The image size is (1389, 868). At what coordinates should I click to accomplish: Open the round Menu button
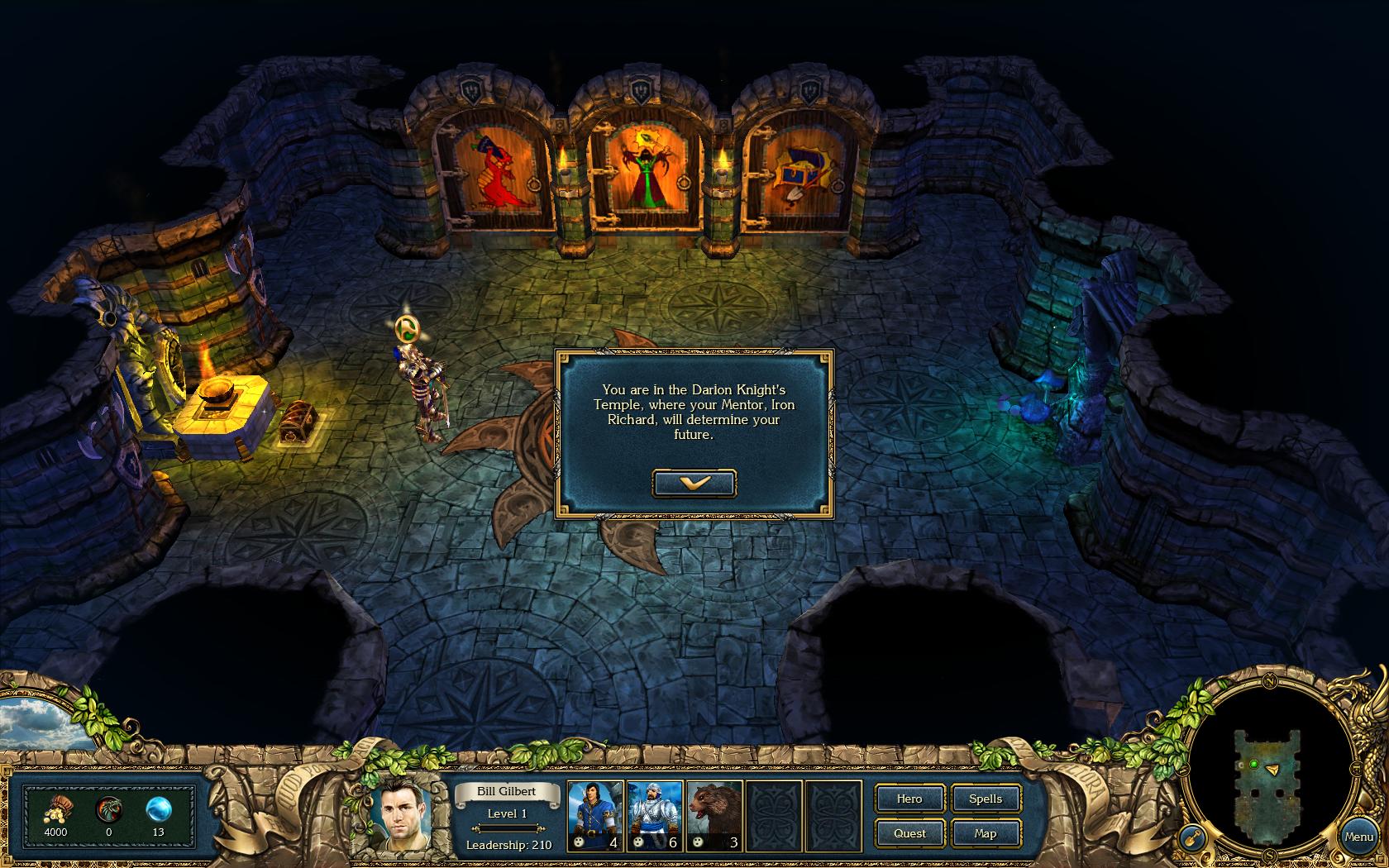pyautogui.click(x=1358, y=837)
